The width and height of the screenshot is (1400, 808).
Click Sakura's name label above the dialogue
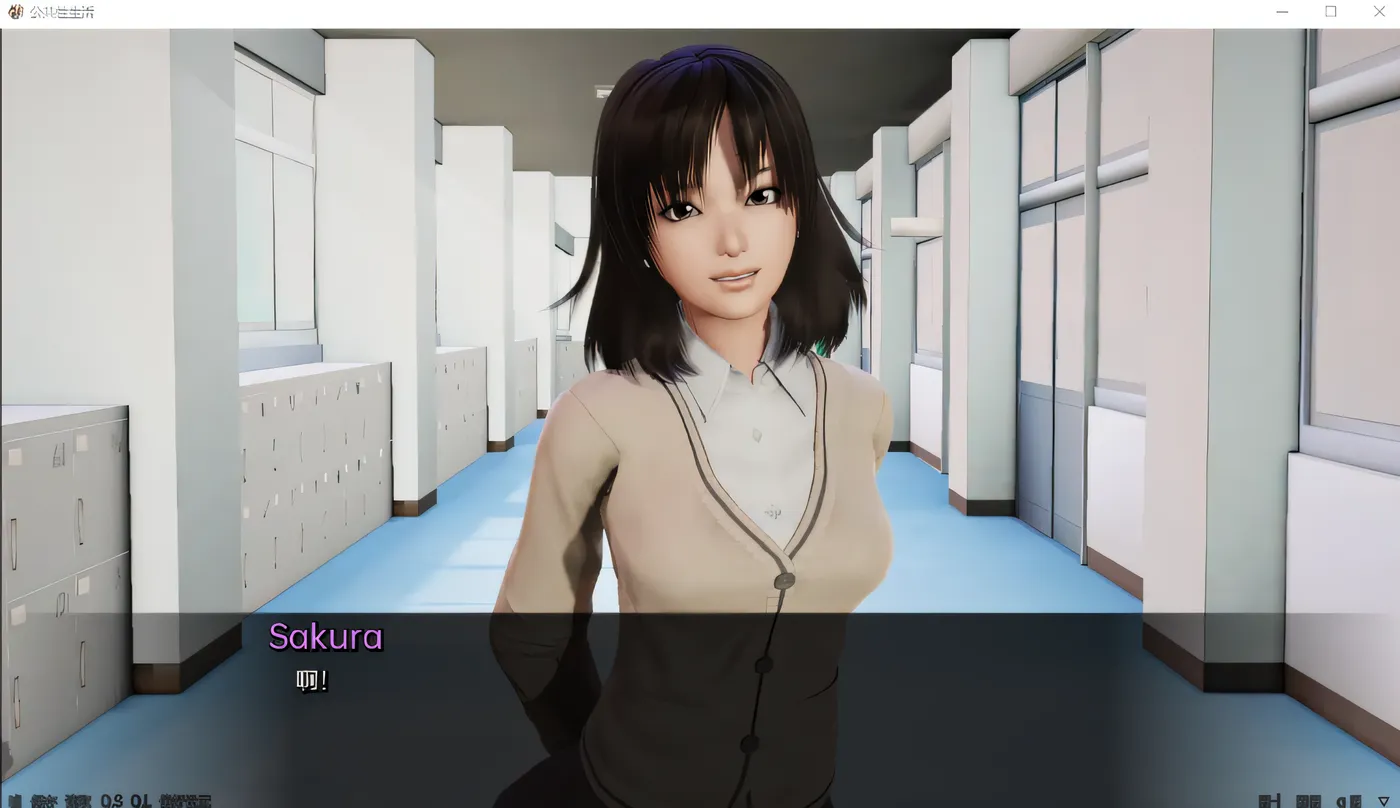pos(326,638)
